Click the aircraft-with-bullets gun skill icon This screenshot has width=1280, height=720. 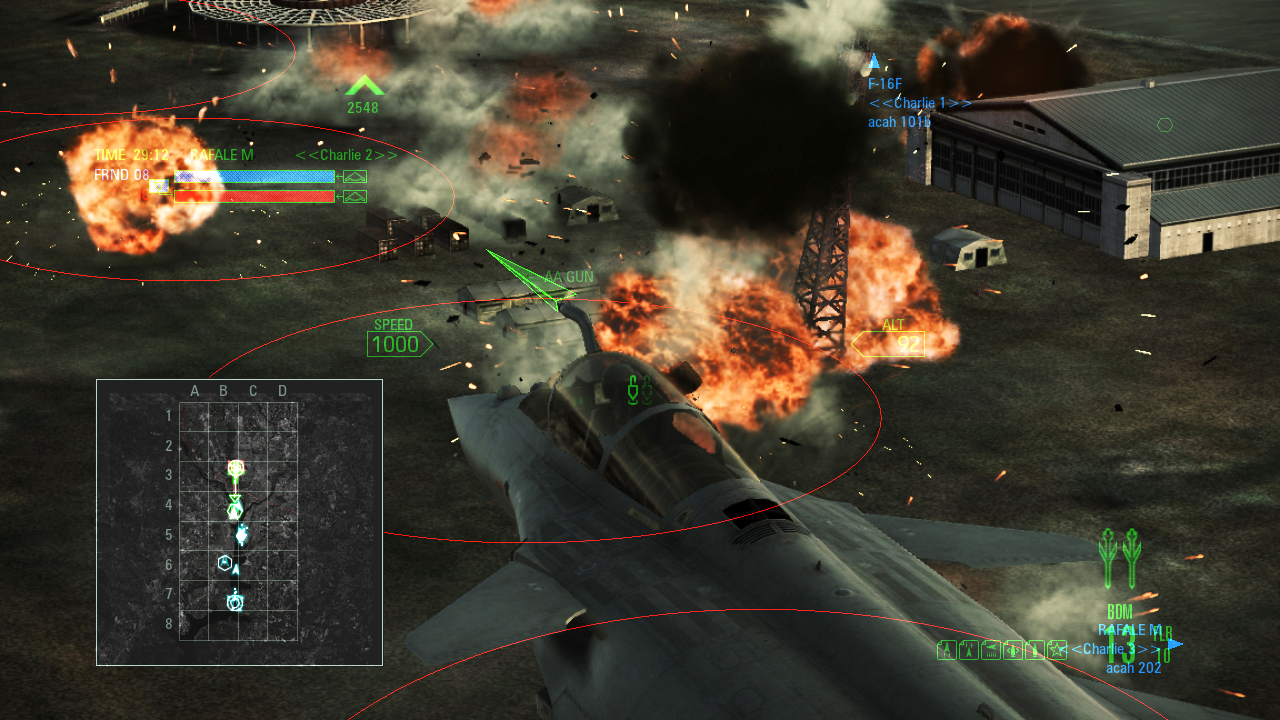(x=991, y=650)
